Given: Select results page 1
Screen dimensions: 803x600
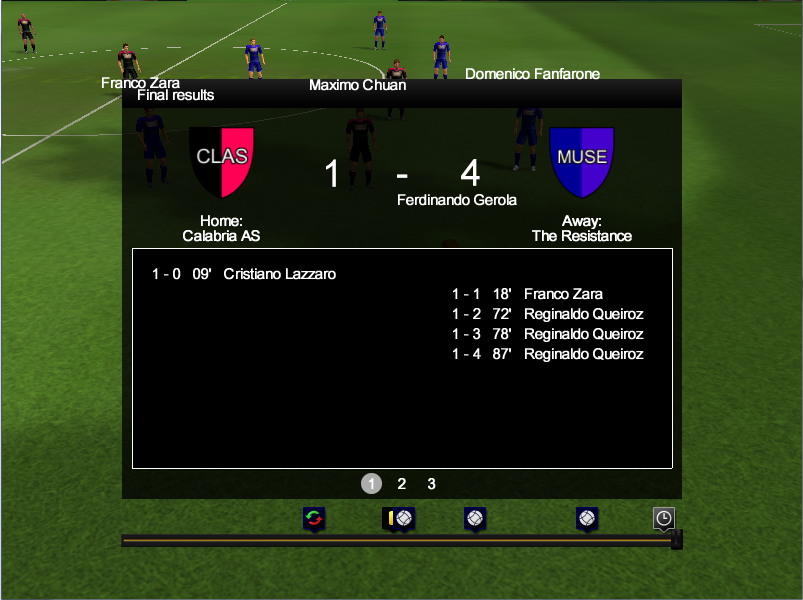Looking at the screenshot, I should [371, 484].
